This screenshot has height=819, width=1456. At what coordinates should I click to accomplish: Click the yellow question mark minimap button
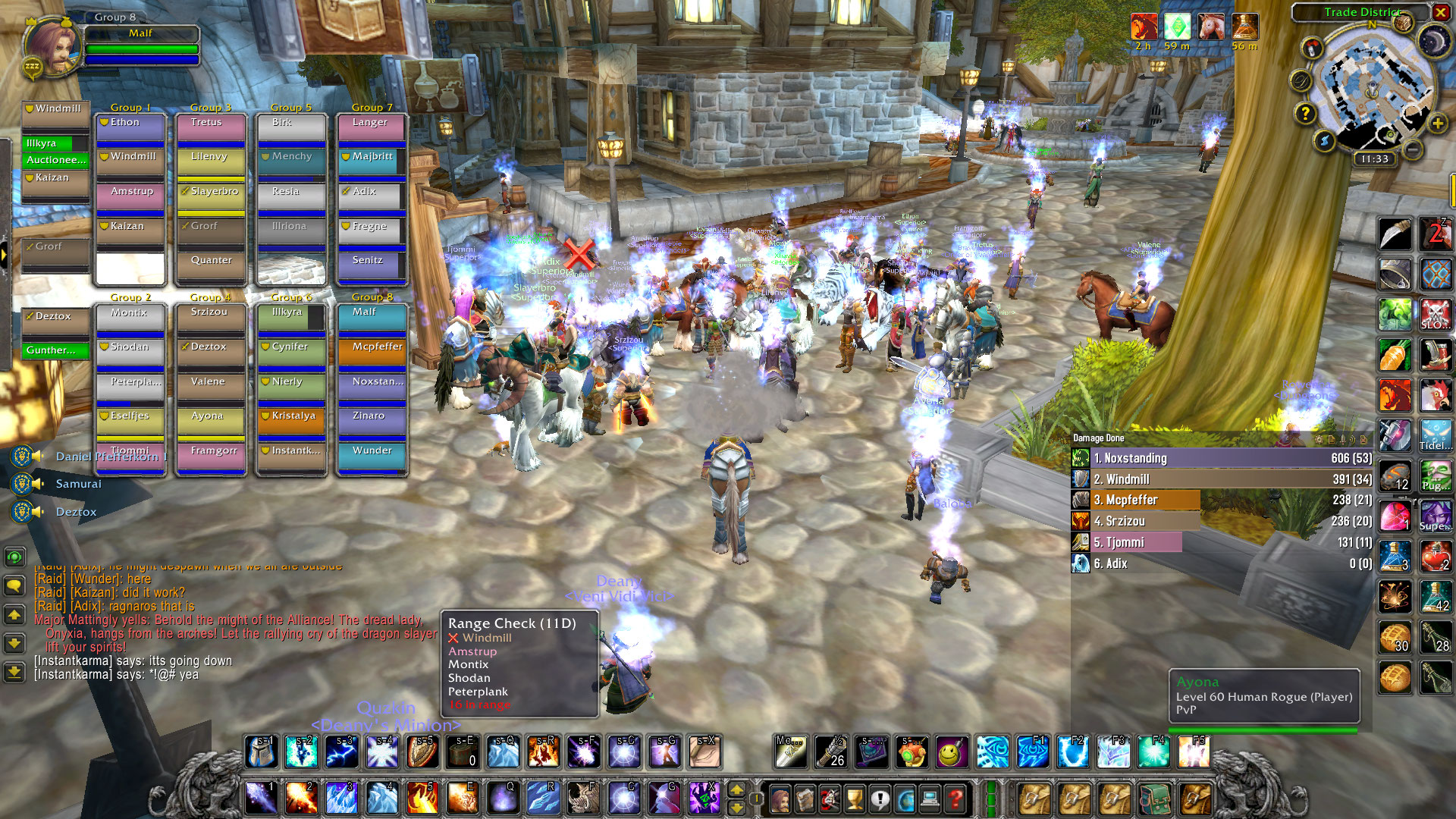pyautogui.click(x=1304, y=114)
